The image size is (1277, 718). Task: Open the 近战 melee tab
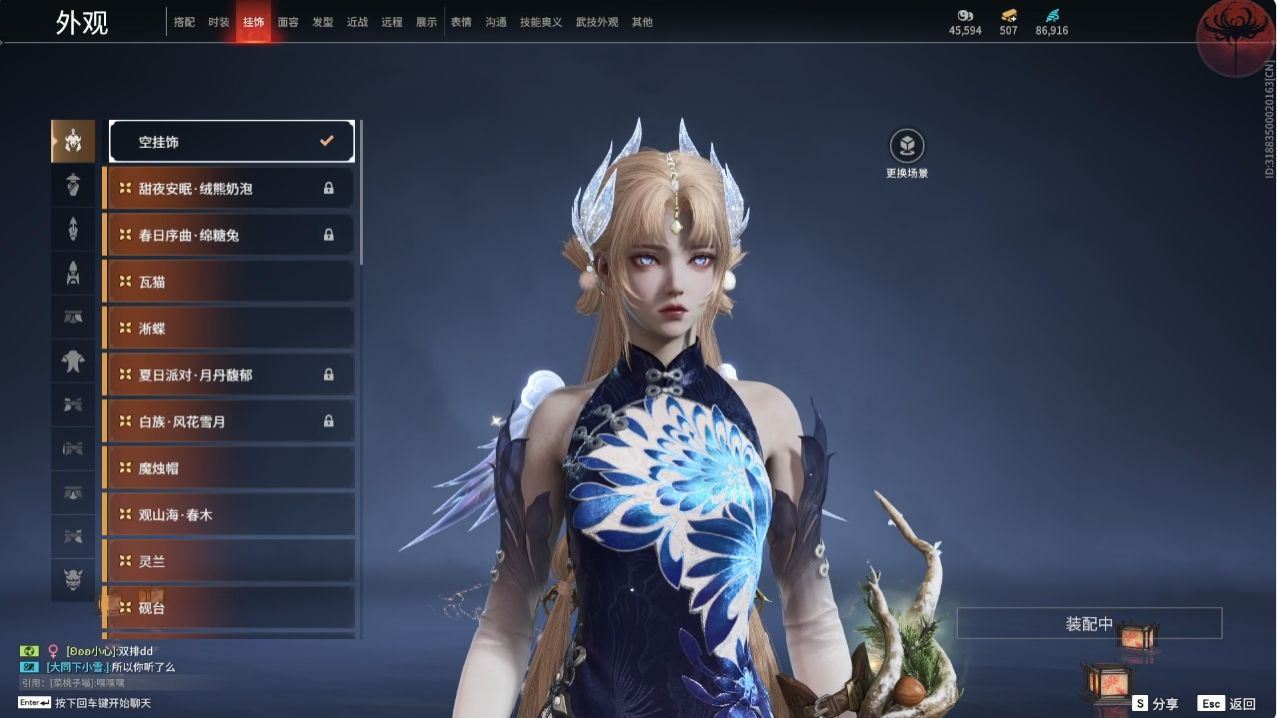(357, 22)
